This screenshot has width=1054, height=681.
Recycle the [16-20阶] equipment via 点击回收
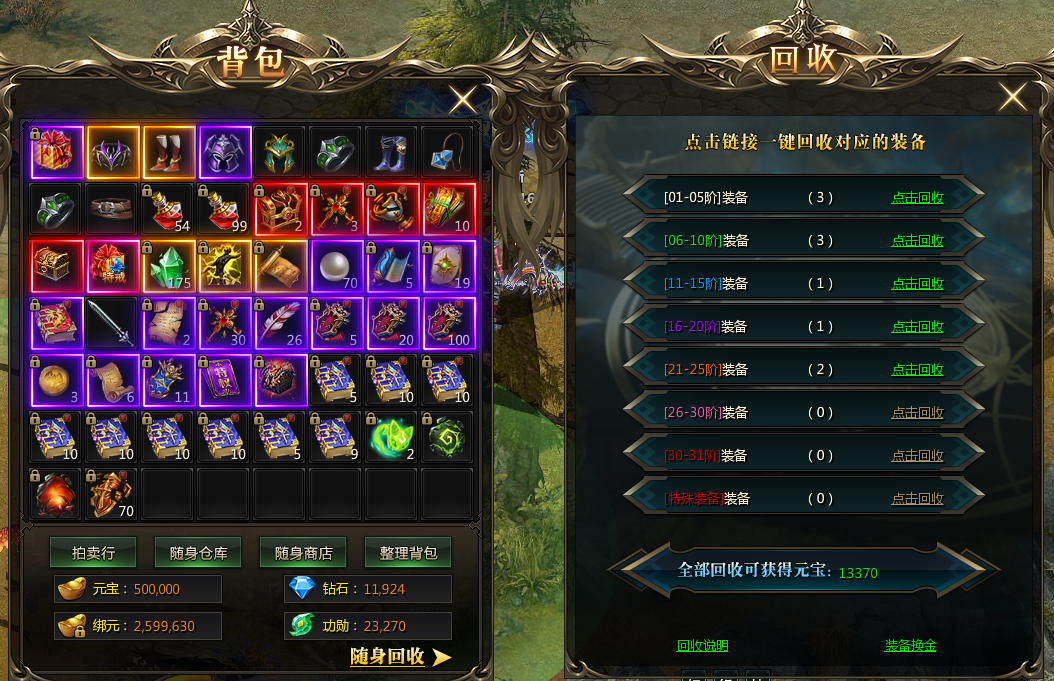pyautogui.click(x=917, y=327)
